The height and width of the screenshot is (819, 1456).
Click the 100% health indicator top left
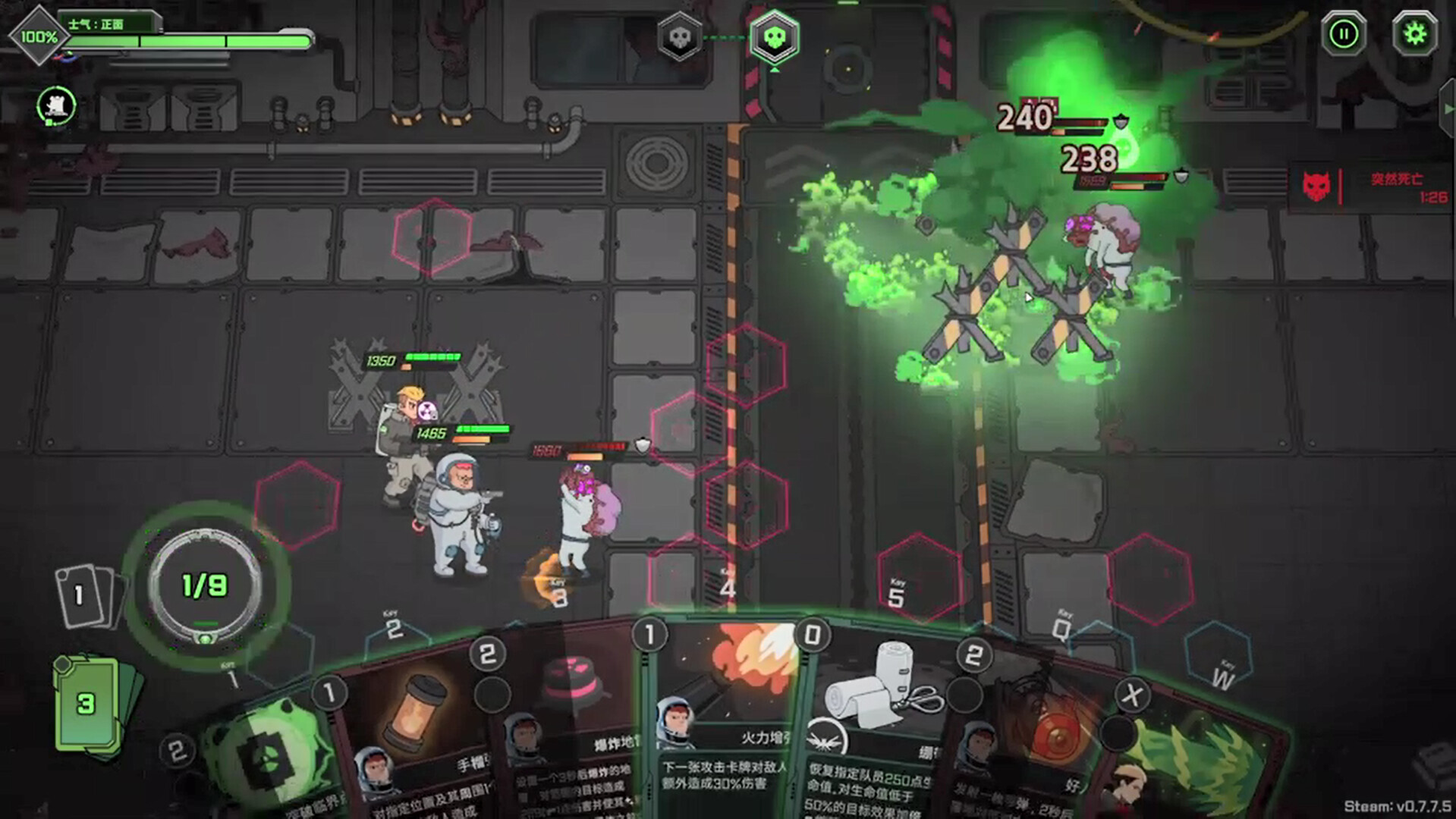pos(38,33)
